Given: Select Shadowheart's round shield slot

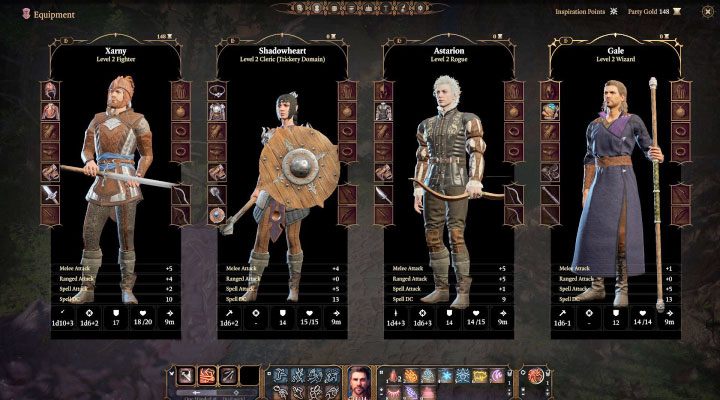Looking at the screenshot, I should [215, 214].
